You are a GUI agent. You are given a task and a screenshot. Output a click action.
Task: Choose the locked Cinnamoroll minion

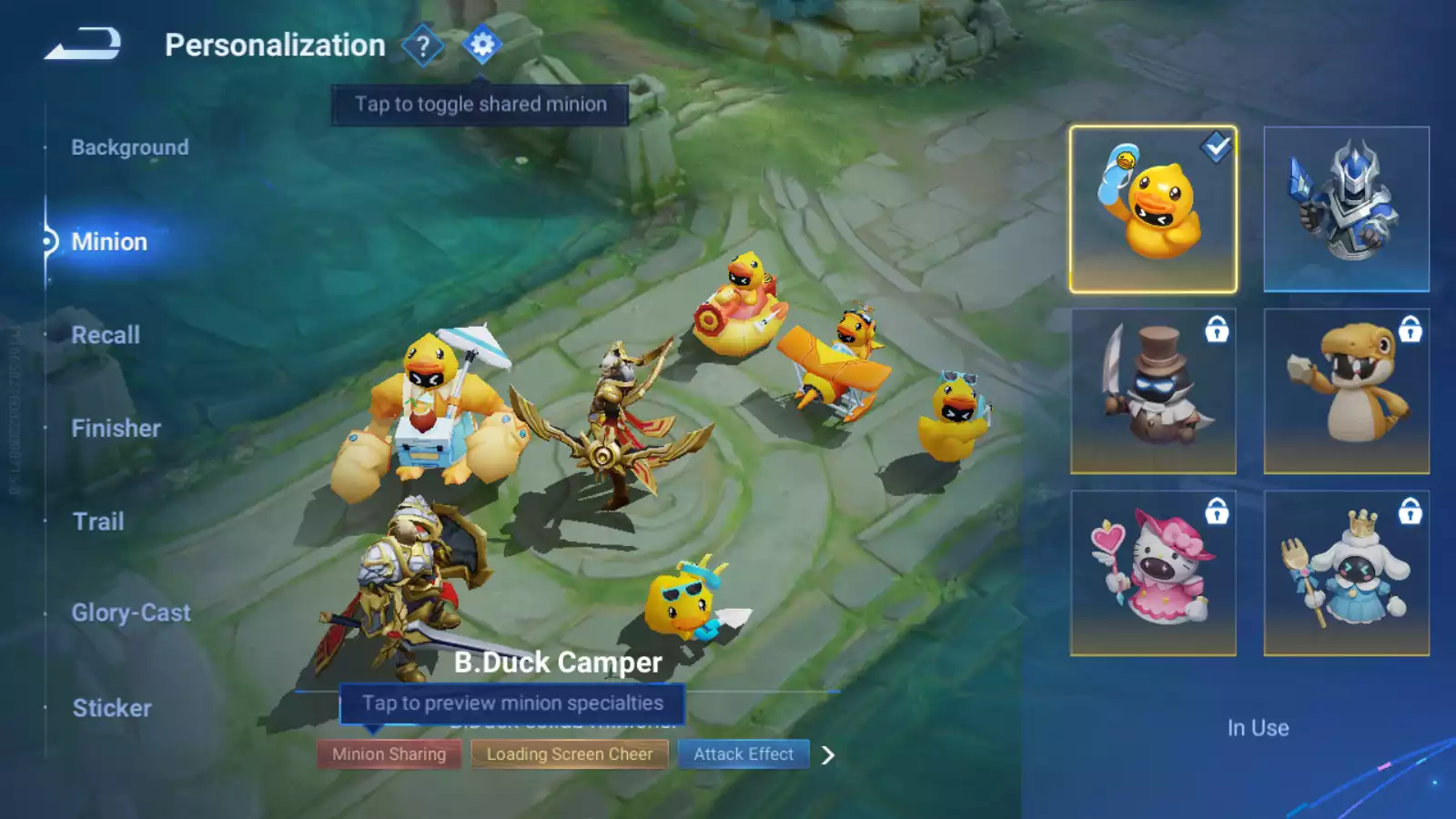(x=1346, y=573)
